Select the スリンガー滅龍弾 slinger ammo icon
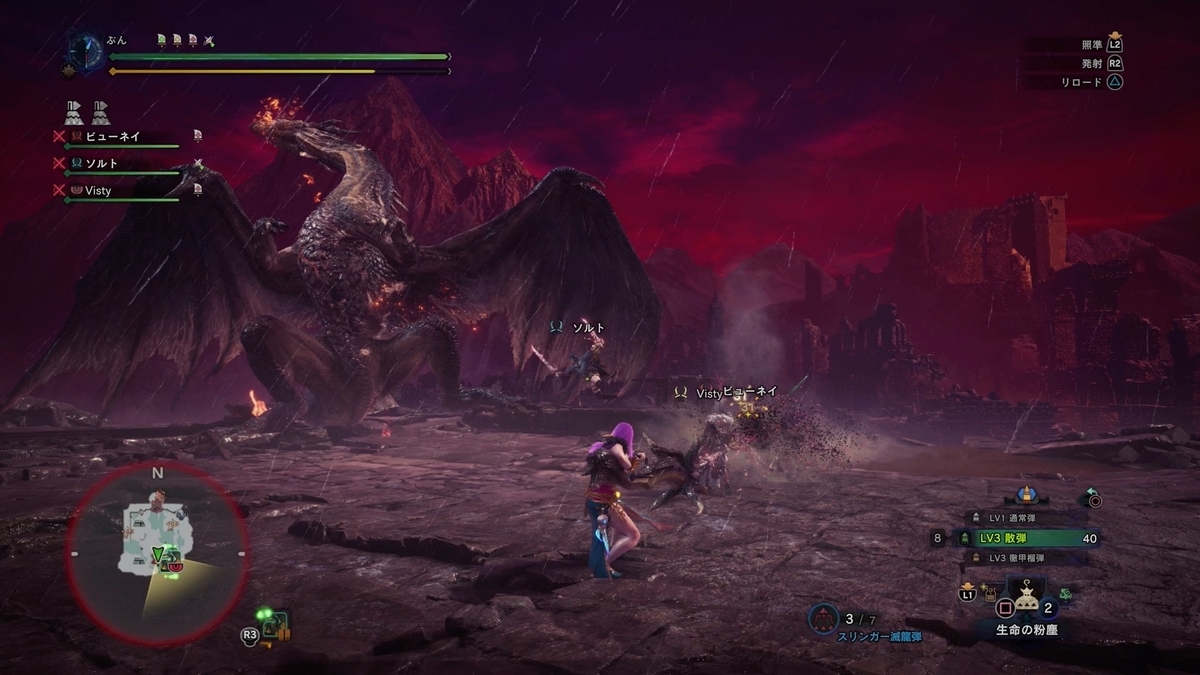This screenshot has height=675, width=1200. click(823, 618)
